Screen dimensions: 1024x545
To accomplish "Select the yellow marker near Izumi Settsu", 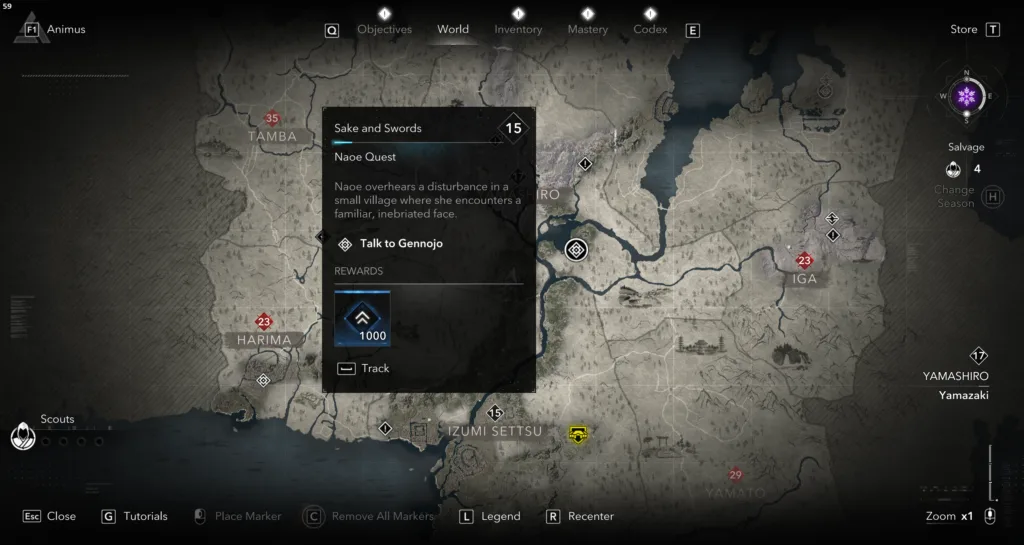I will (x=578, y=433).
